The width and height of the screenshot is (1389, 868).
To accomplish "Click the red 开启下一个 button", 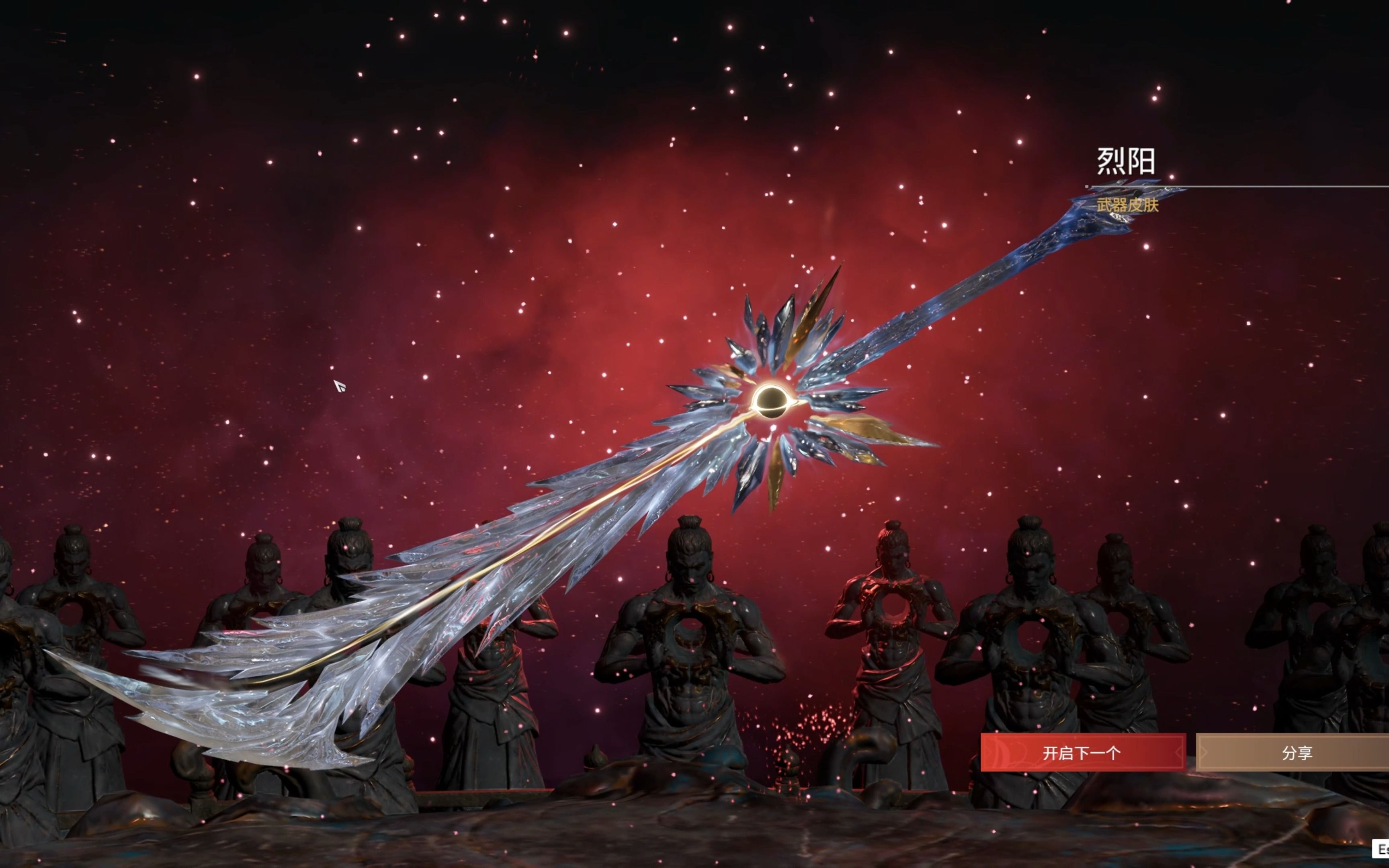I will click(x=1082, y=753).
